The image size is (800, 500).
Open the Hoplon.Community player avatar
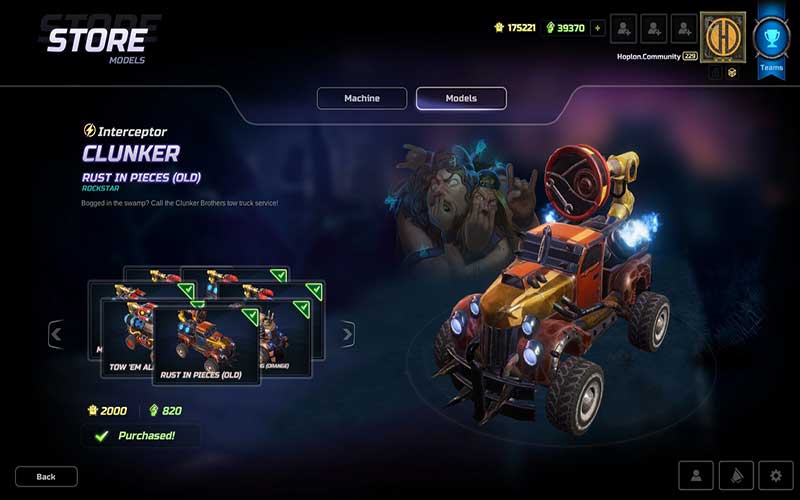pos(722,36)
